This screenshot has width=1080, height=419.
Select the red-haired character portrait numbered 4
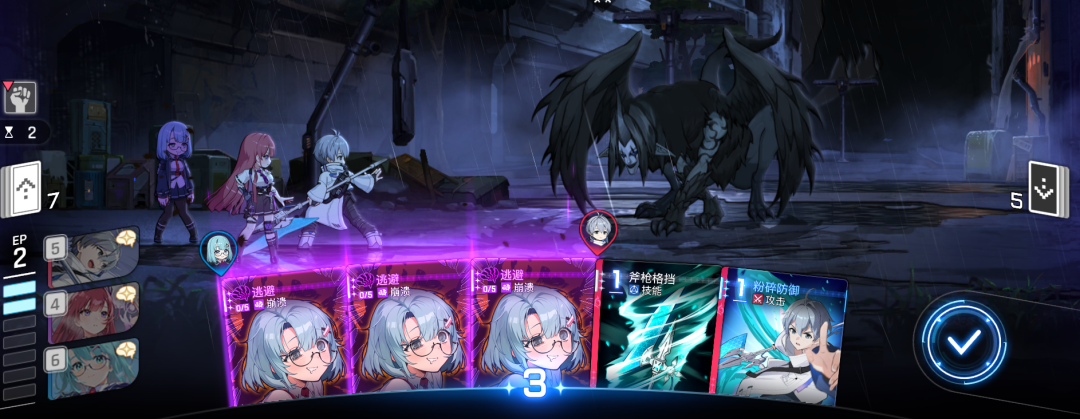[92, 313]
